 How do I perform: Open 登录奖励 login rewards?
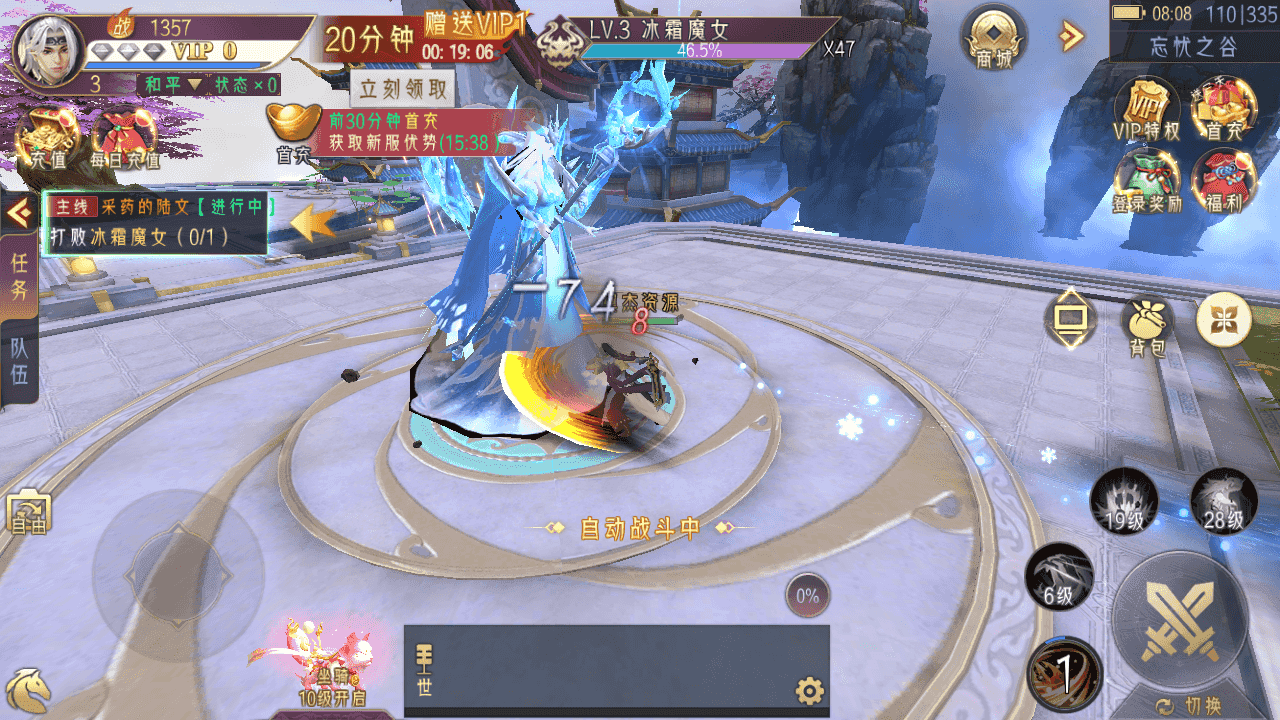point(1146,180)
